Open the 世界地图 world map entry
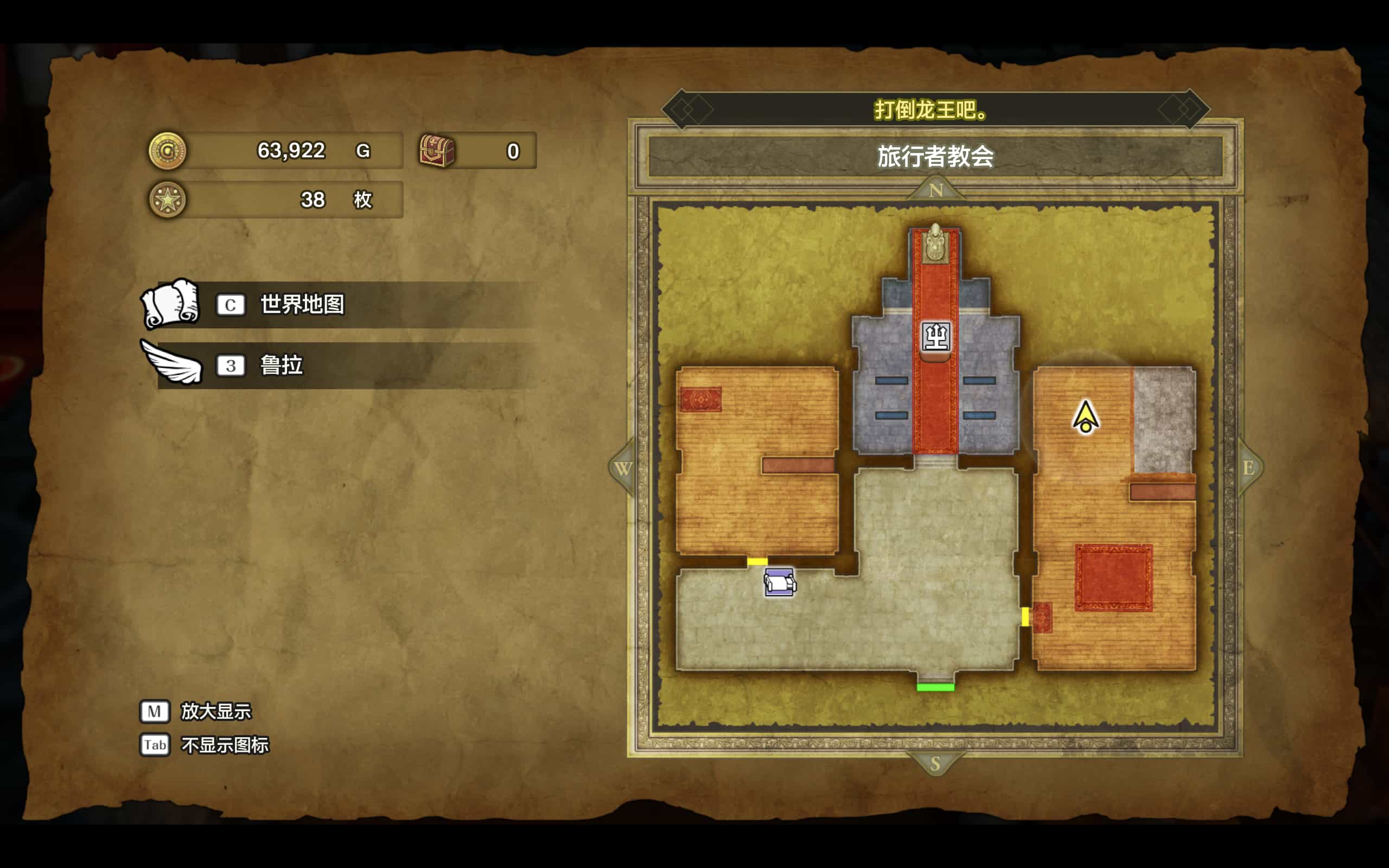 (302, 304)
